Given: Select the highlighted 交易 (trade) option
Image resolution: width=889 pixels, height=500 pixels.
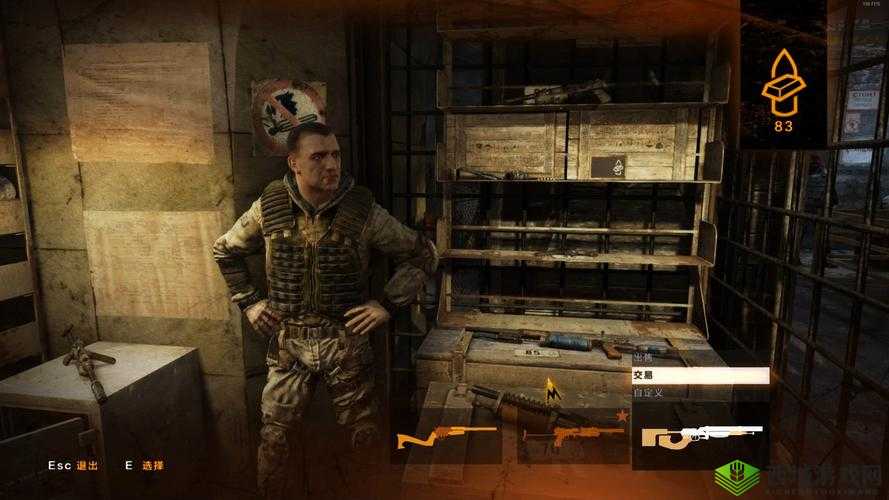Looking at the screenshot, I should point(699,375).
